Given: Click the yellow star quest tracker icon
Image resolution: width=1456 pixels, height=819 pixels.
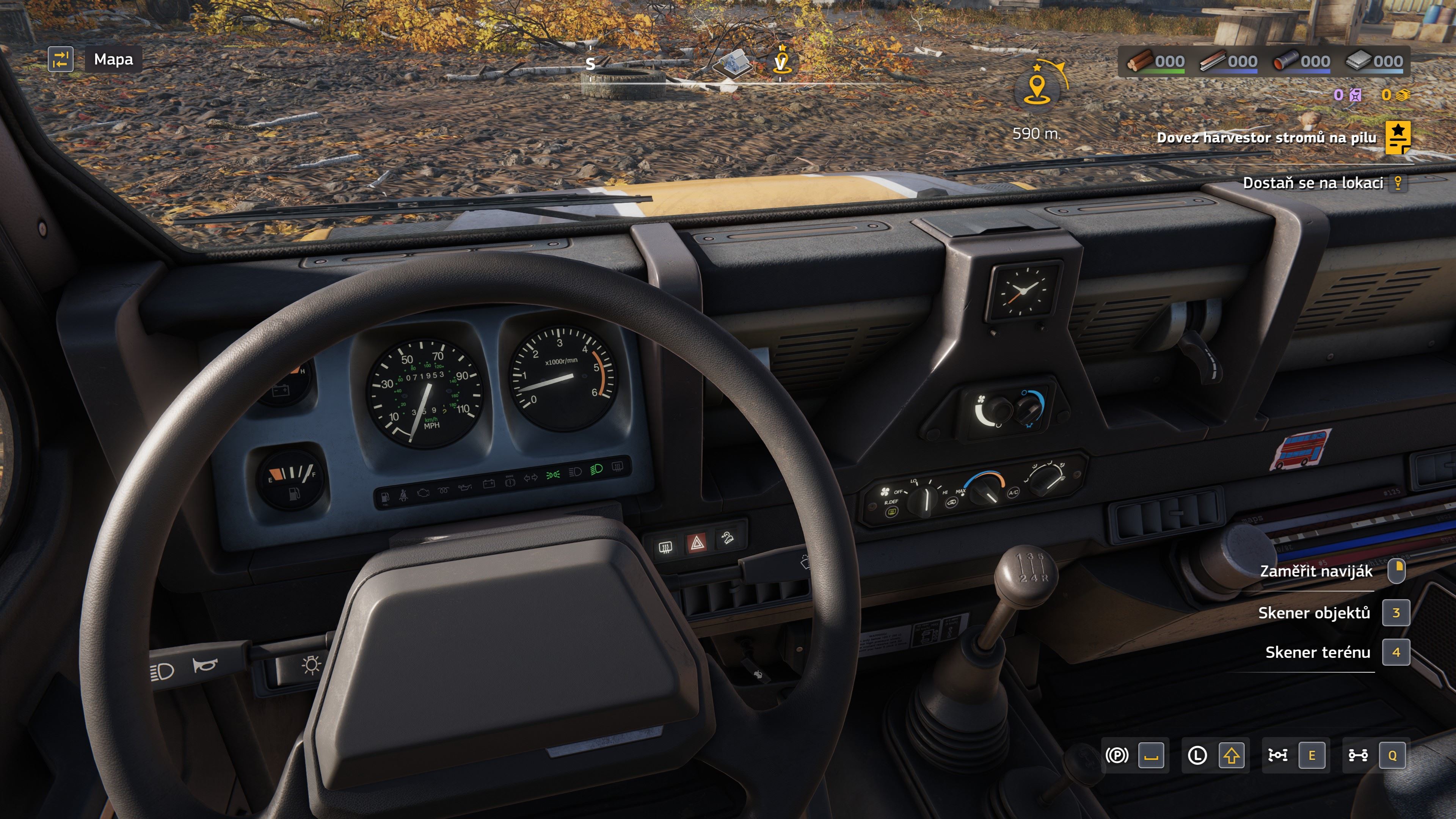Looking at the screenshot, I should (x=1397, y=137).
